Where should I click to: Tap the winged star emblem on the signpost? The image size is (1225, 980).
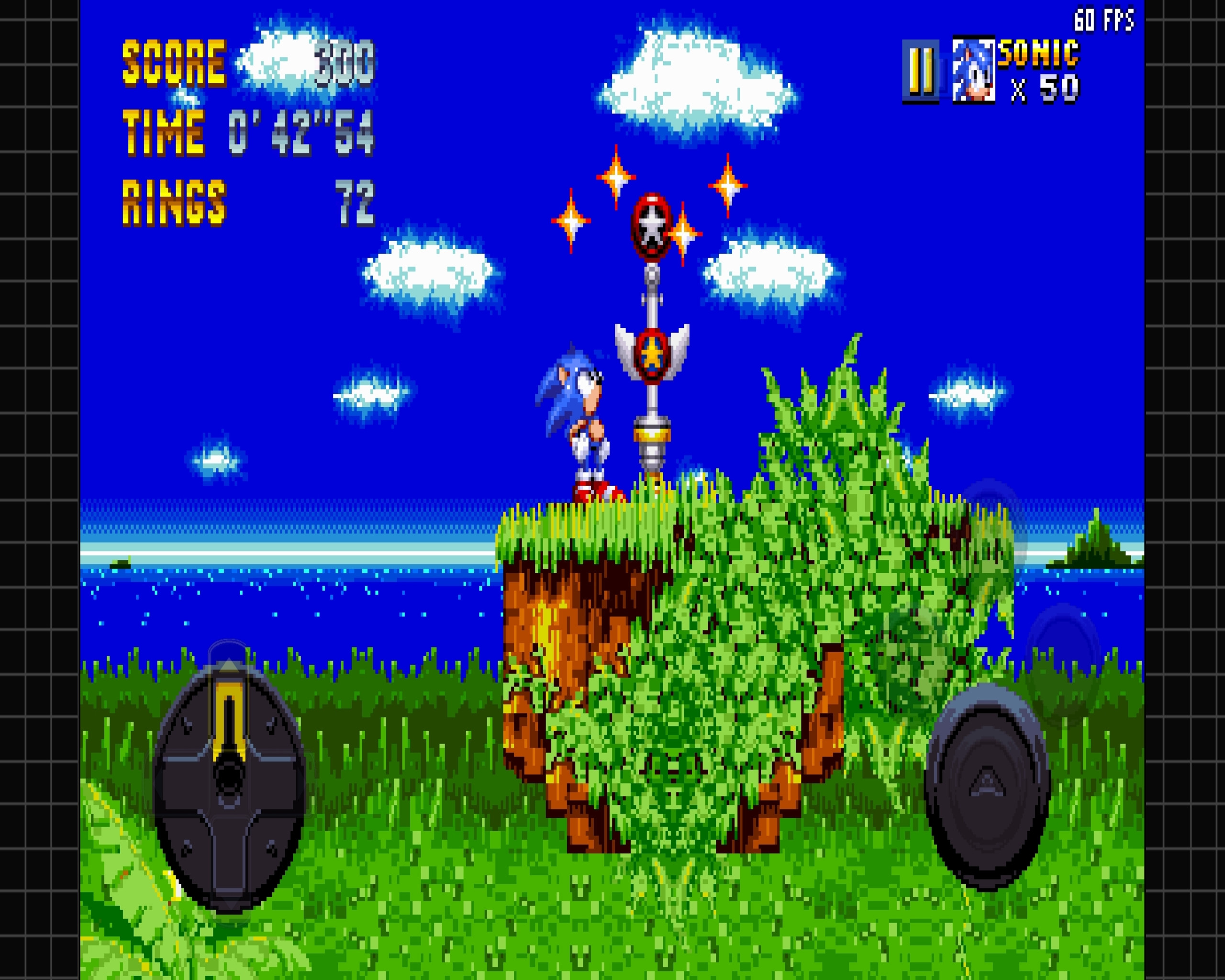click(x=652, y=355)
